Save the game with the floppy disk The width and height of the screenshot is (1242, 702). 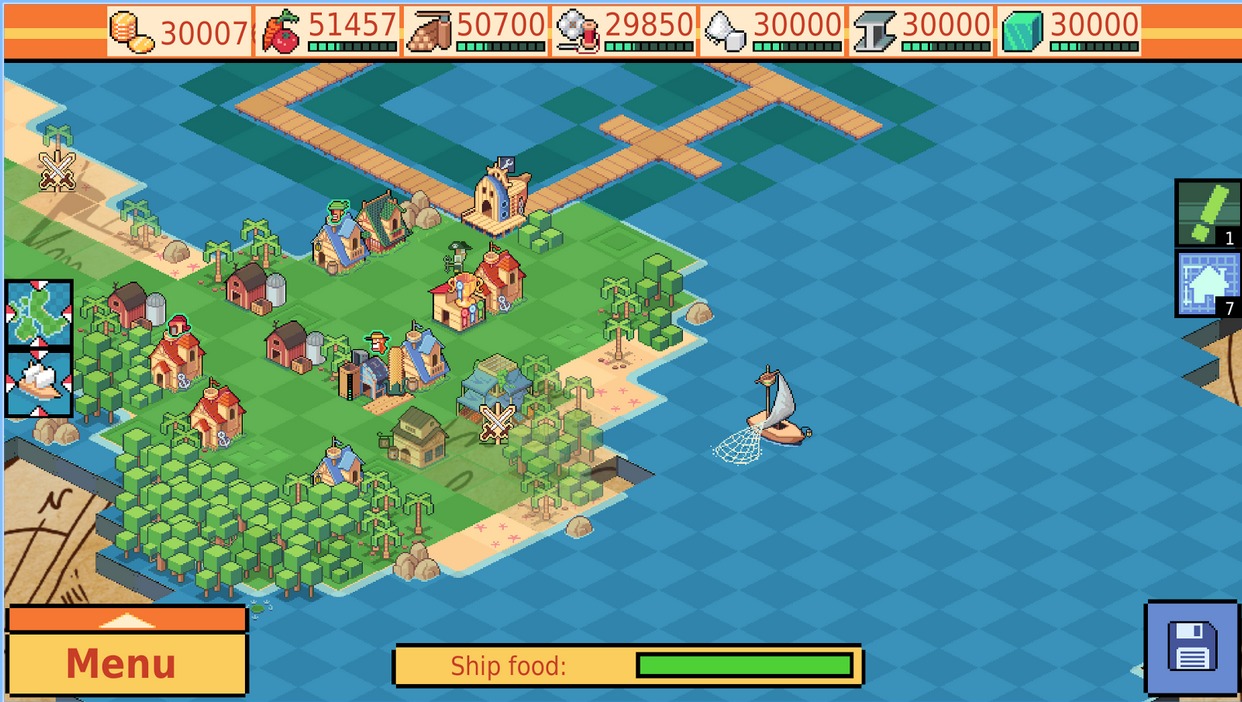point(1191,646)
